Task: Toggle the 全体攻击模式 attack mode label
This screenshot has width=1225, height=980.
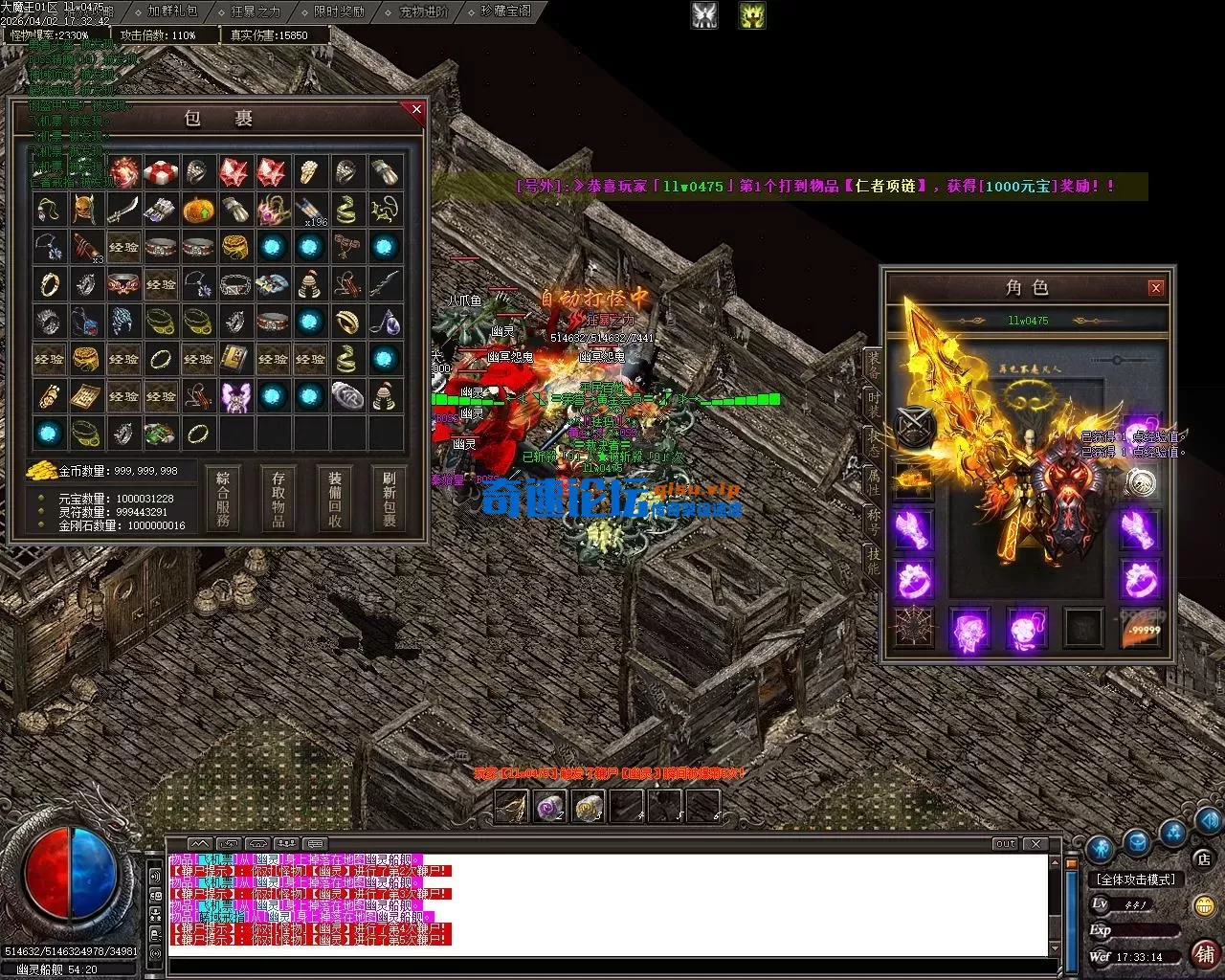Action: pos(1136,879)
